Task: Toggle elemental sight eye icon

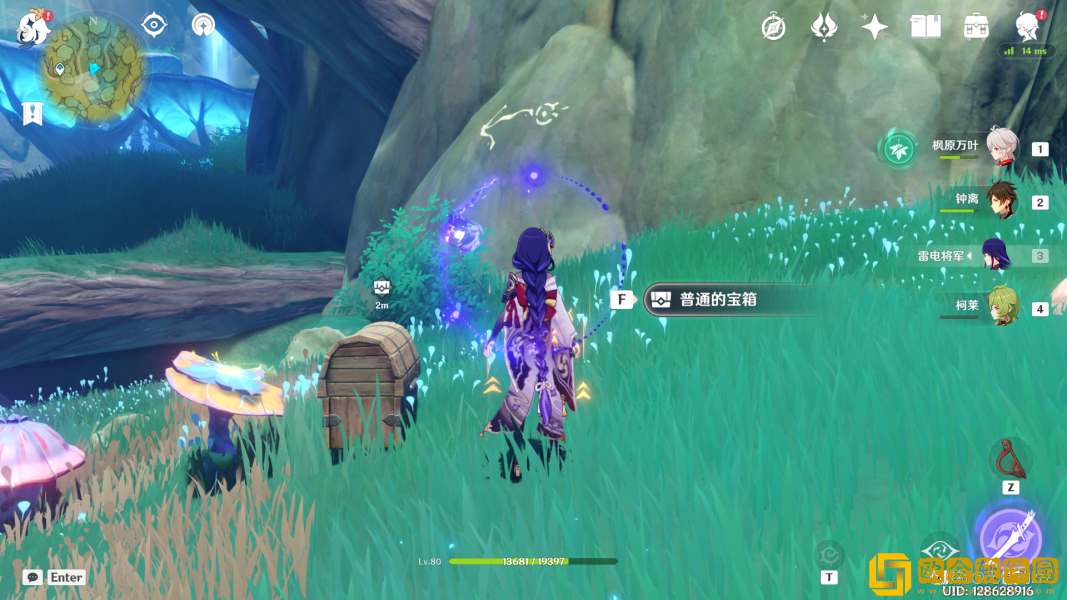Action: pyautogui.click(x=154, y=24)
